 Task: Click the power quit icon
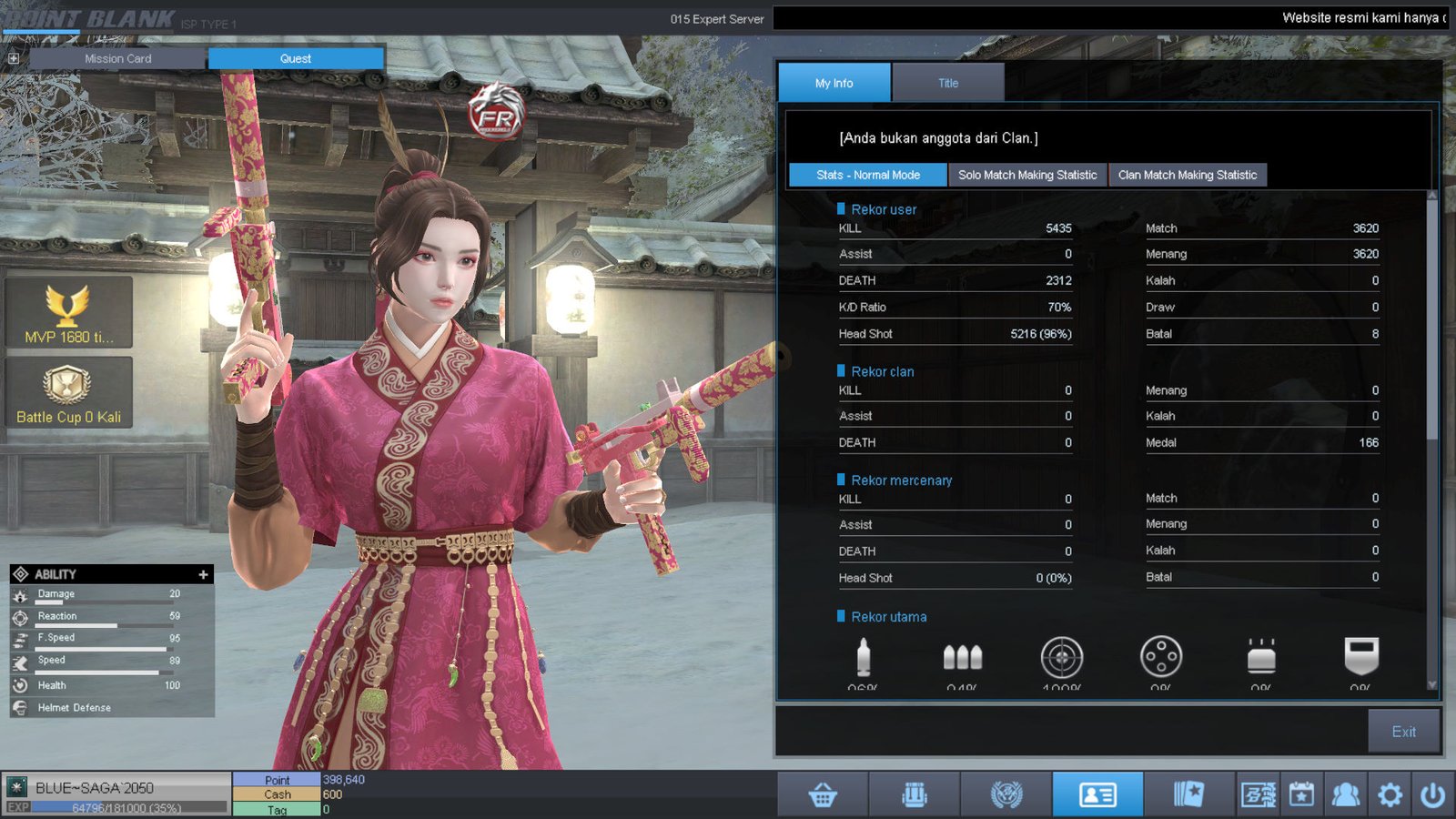[1432, 794]
